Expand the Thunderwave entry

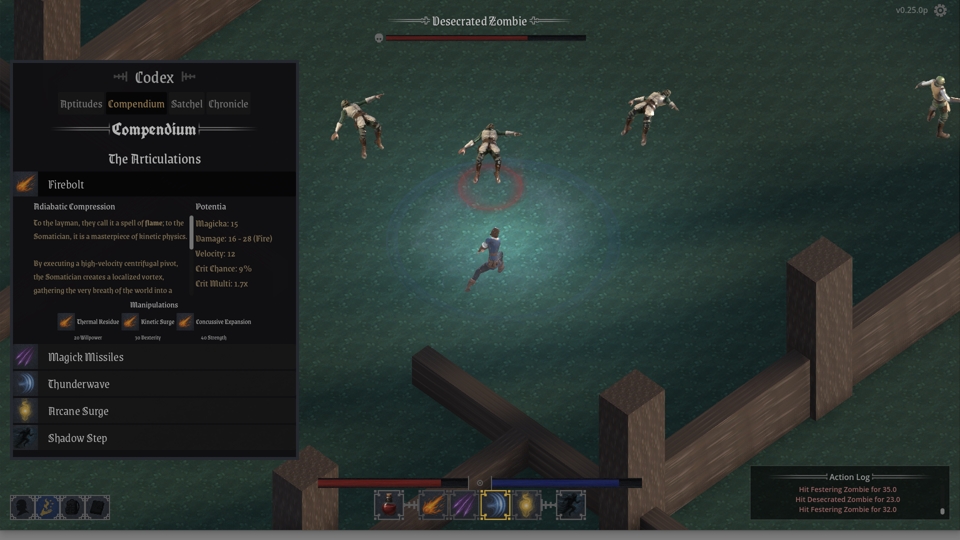tap(155, 384)
